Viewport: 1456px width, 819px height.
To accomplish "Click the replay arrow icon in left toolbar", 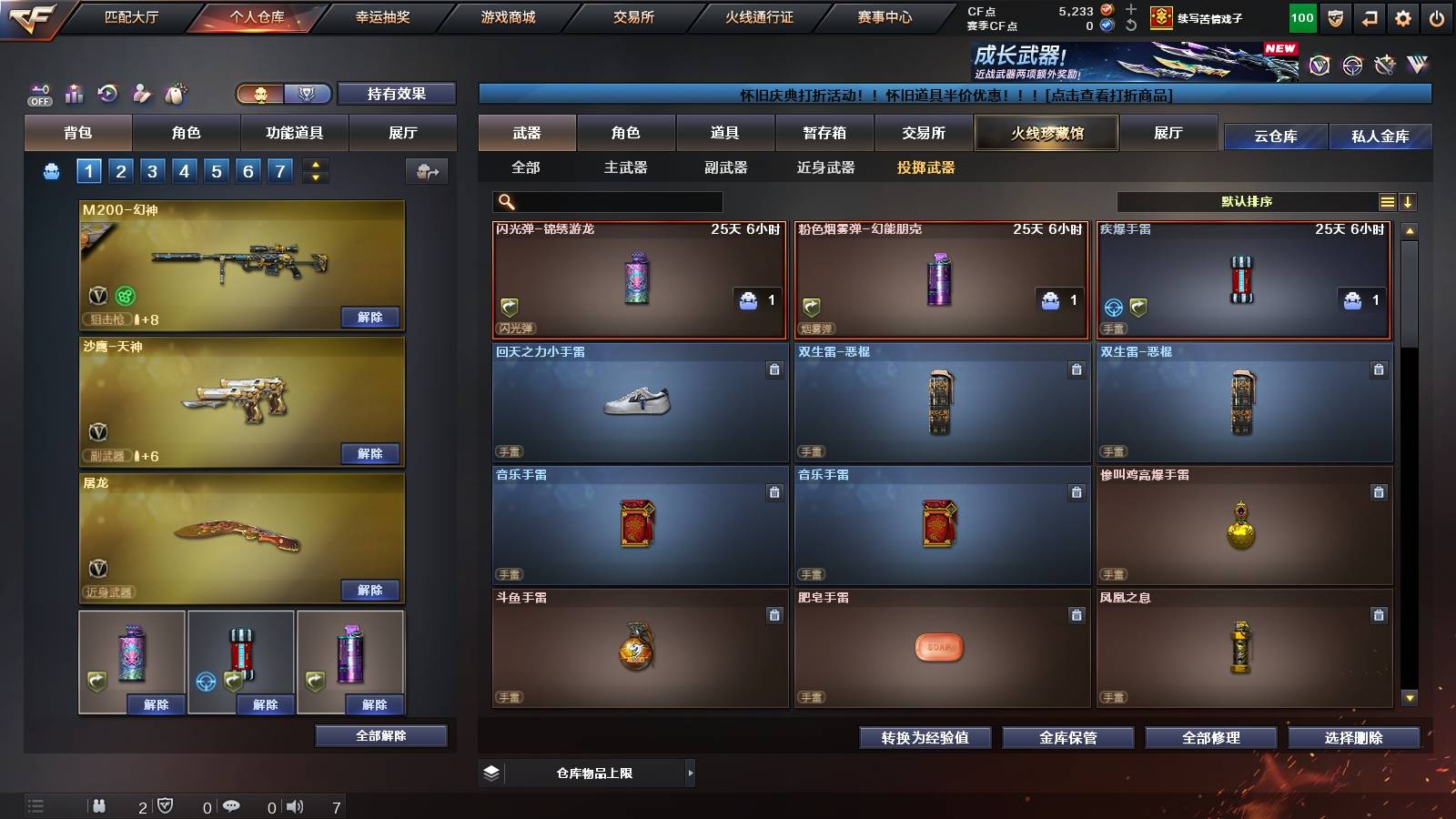I will [107, 93].
